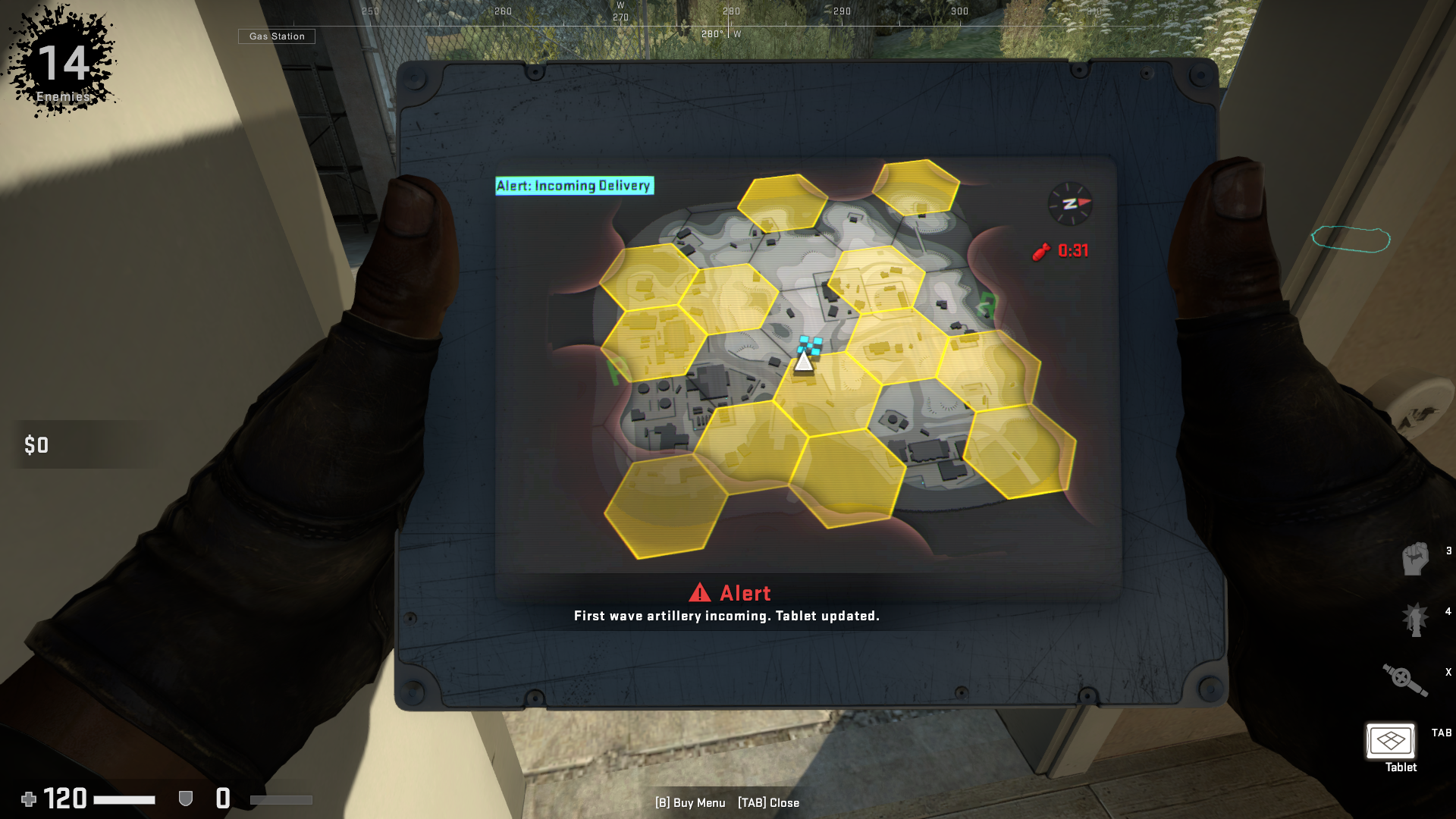
Task: Click the enemy count ink splat showing 14
Action: coord(62,64)
